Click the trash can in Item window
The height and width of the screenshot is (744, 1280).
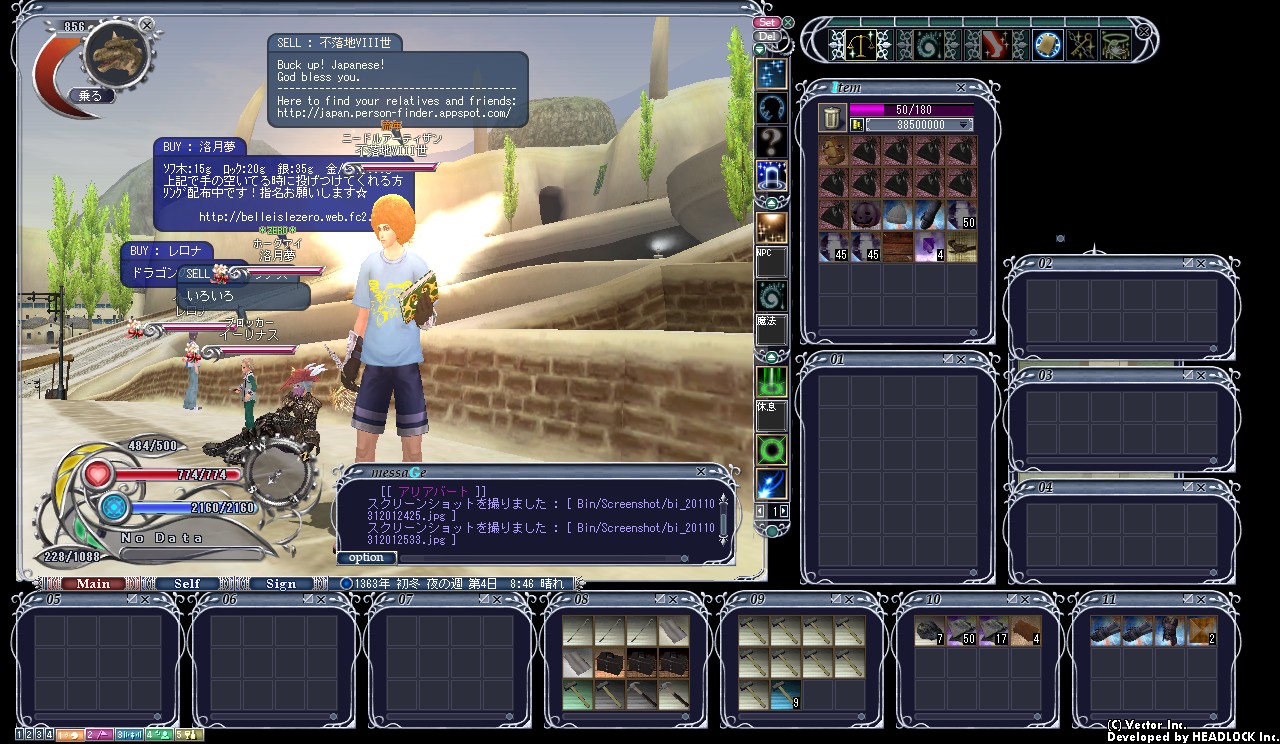(x=832, y=117)
